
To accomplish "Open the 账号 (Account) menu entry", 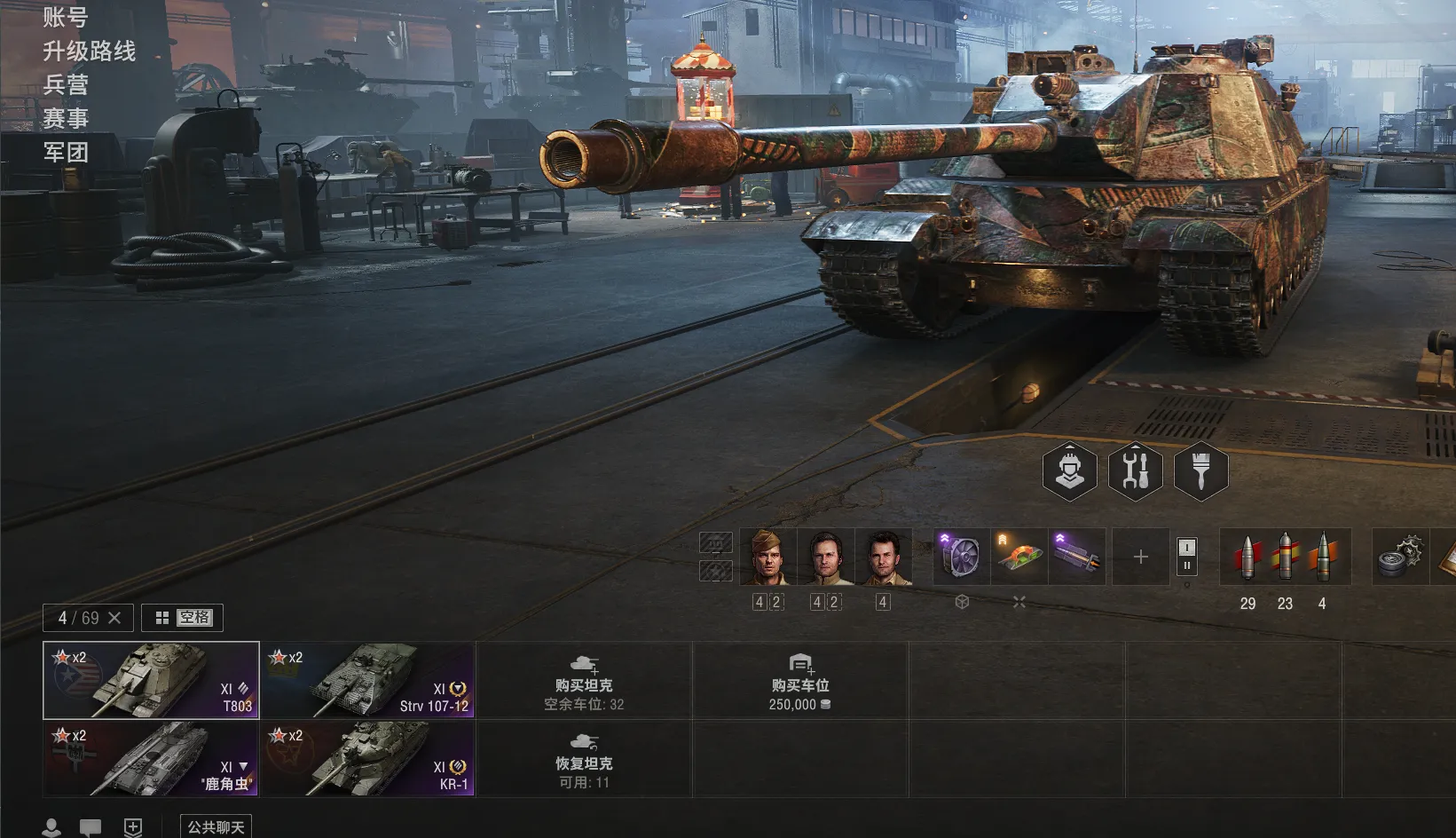I will point(66,17).
